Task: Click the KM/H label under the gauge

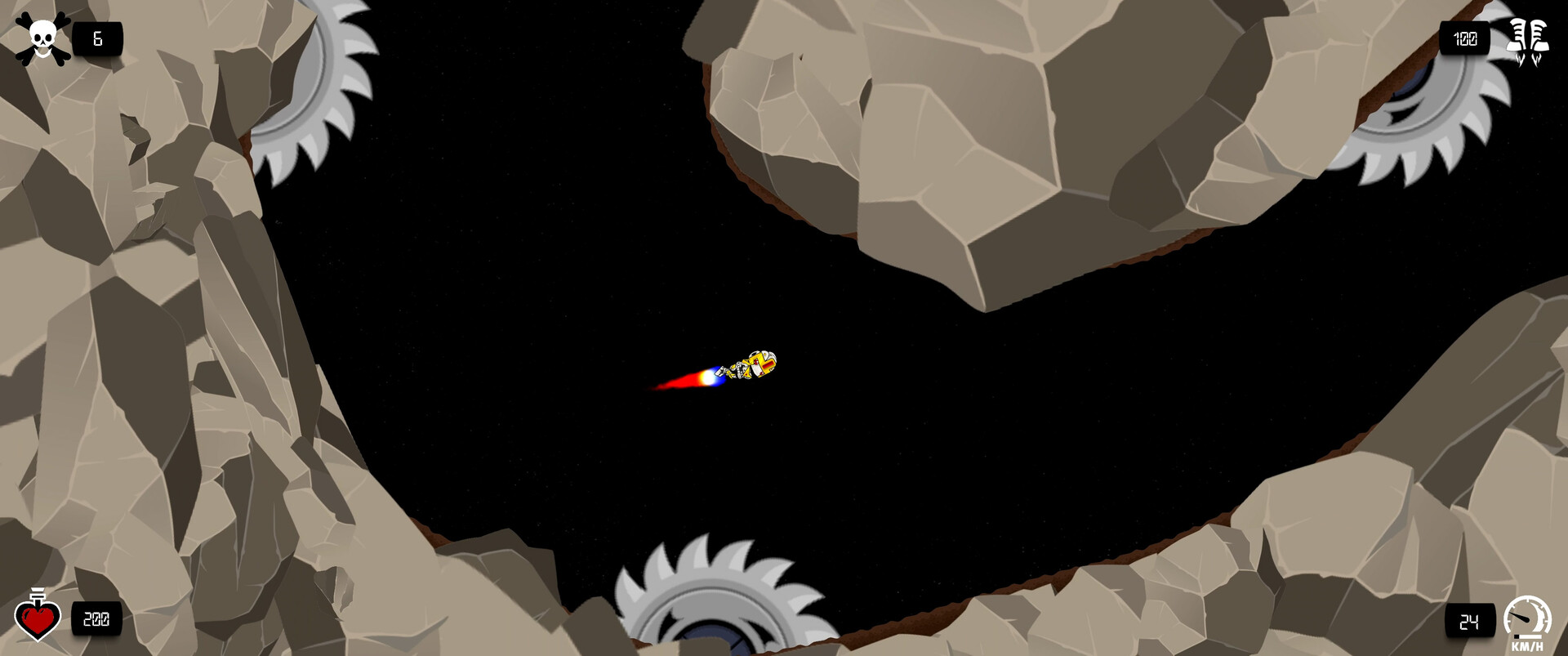Action: click(1527, 645)
